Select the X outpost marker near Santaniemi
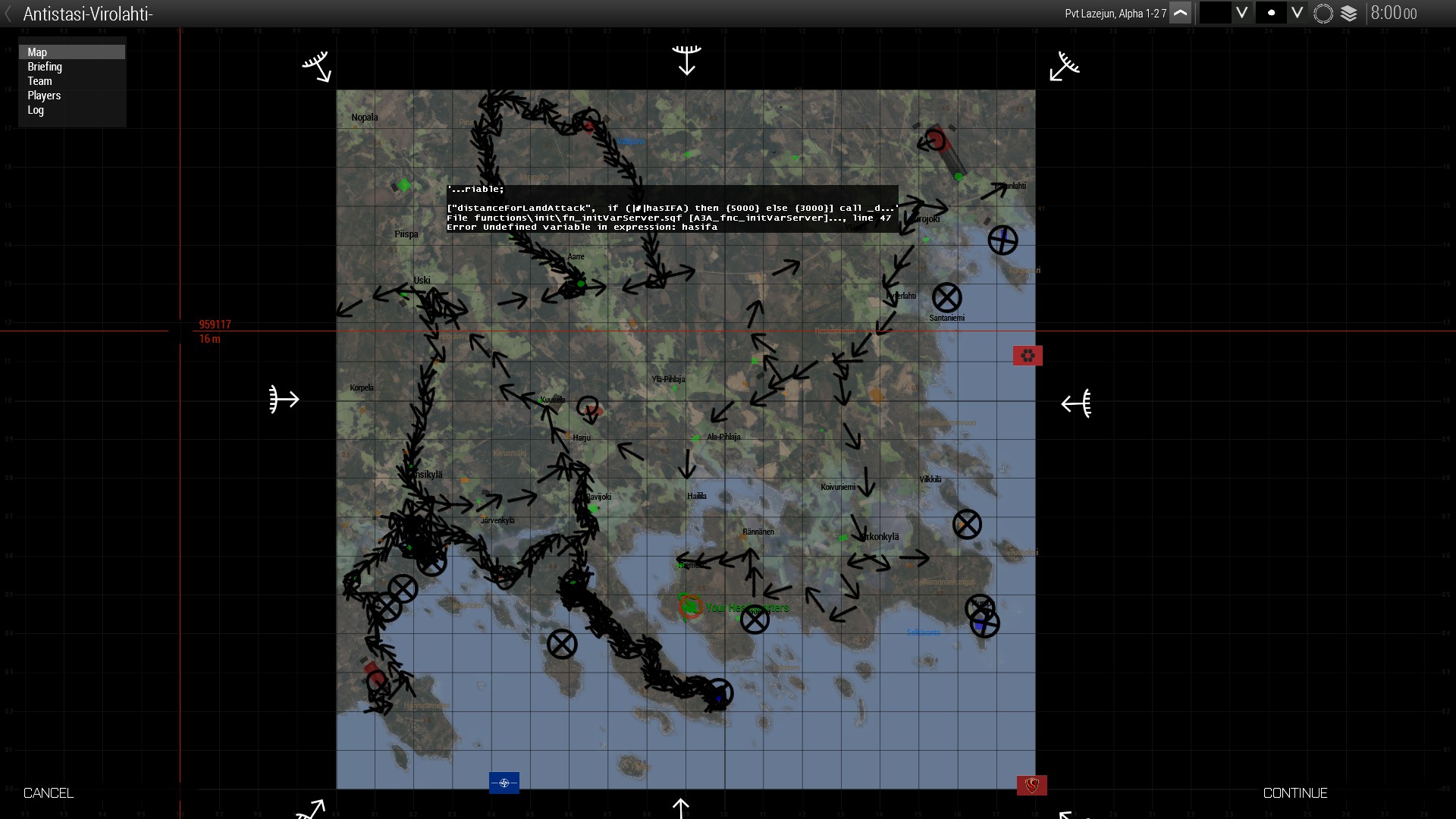This screenshot has width=1456, height=819. (x=947, y=297)
